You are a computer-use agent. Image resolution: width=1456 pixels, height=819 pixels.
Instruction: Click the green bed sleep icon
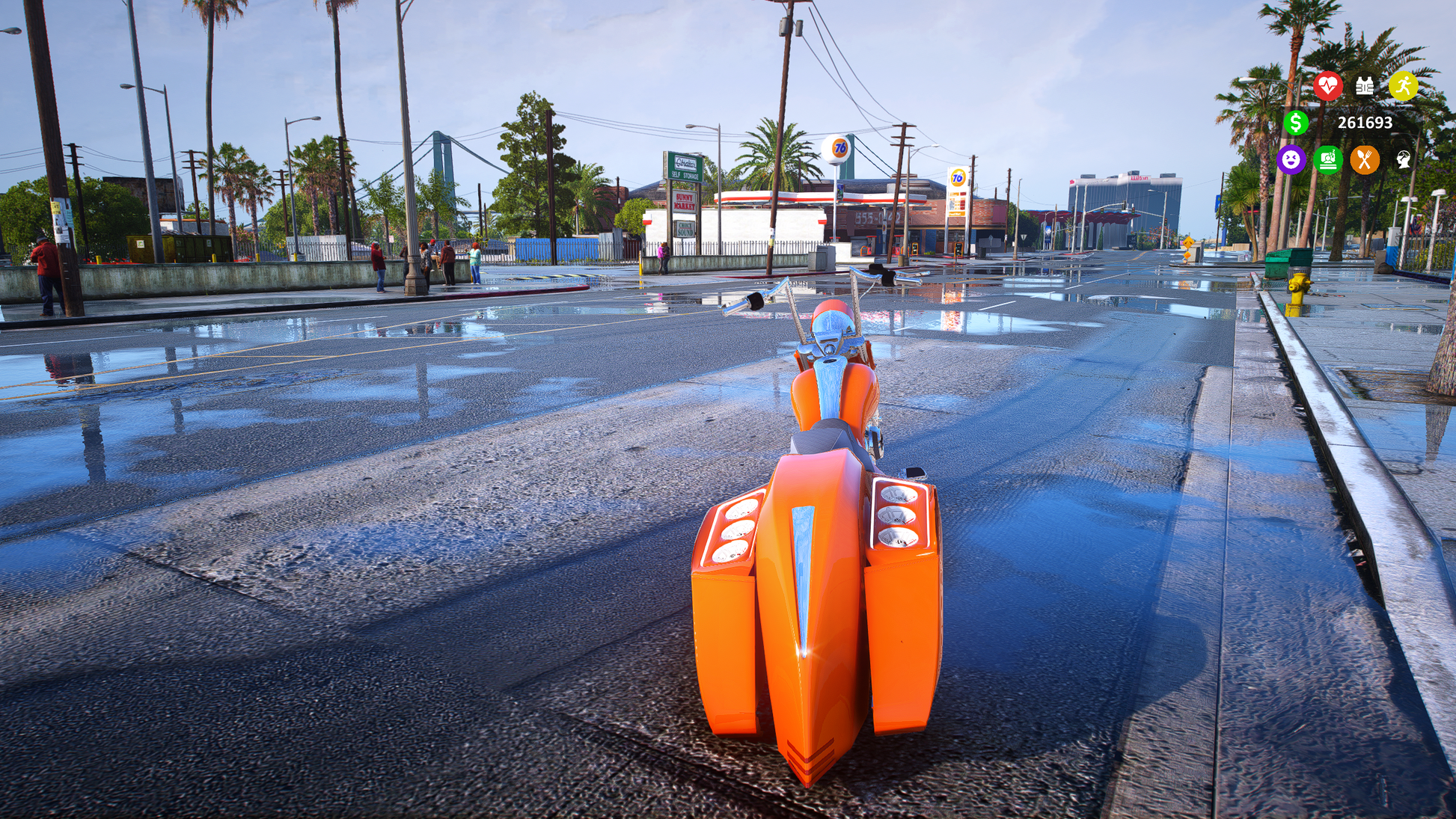tap(1328, 159)
